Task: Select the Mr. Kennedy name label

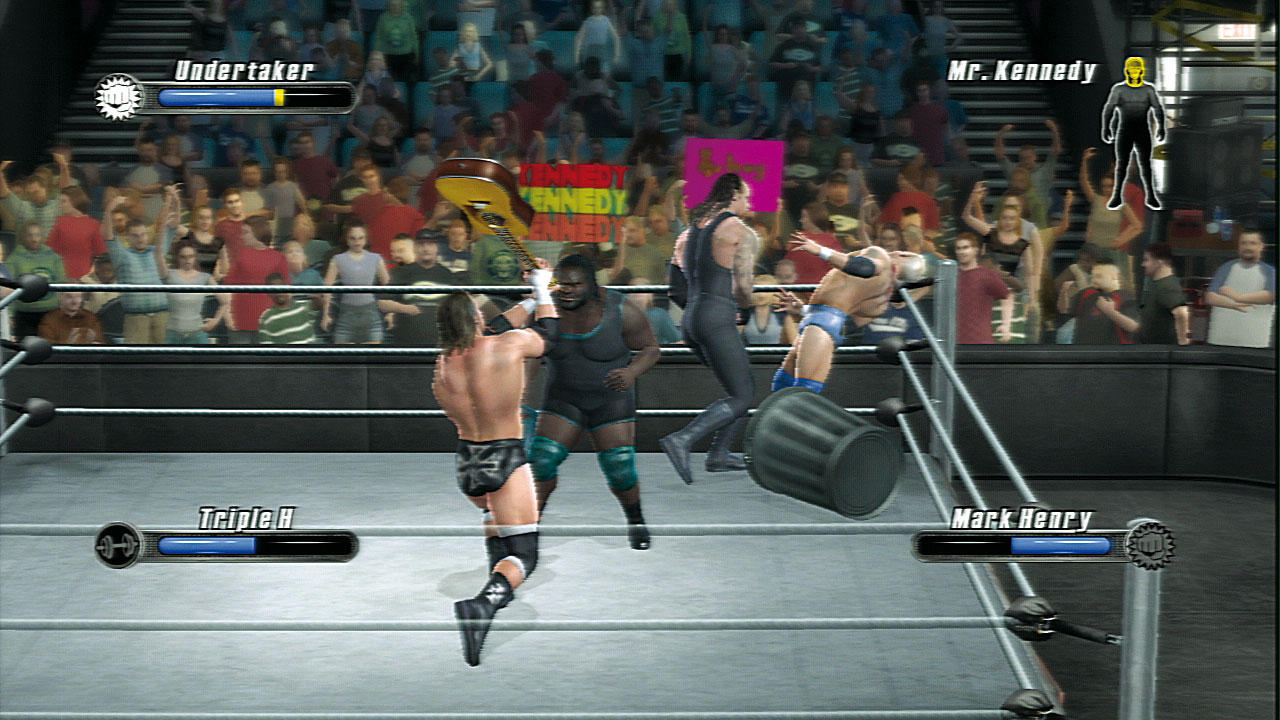Action: (x=1022, y=72)
